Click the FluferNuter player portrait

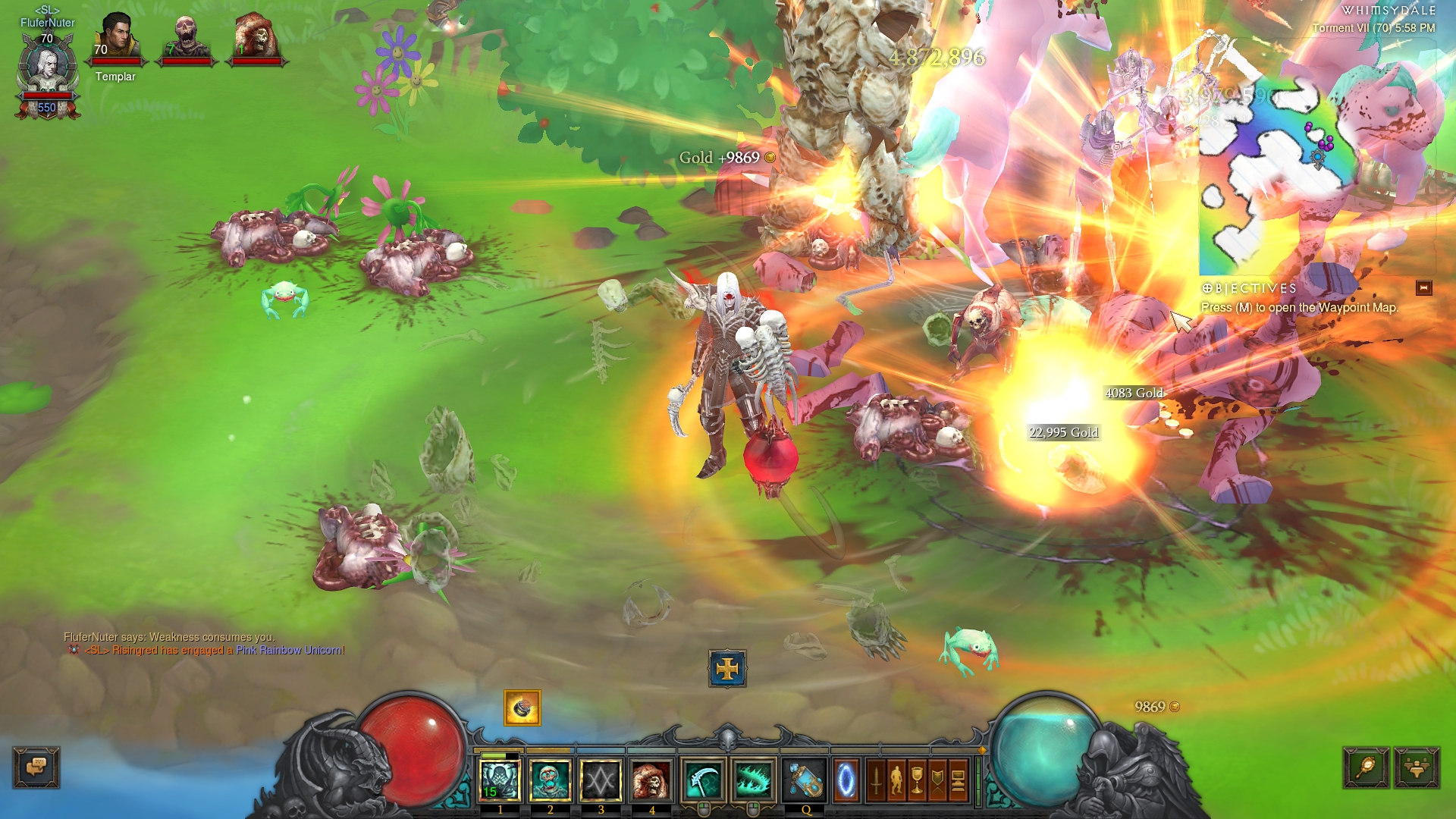point(47,68)
